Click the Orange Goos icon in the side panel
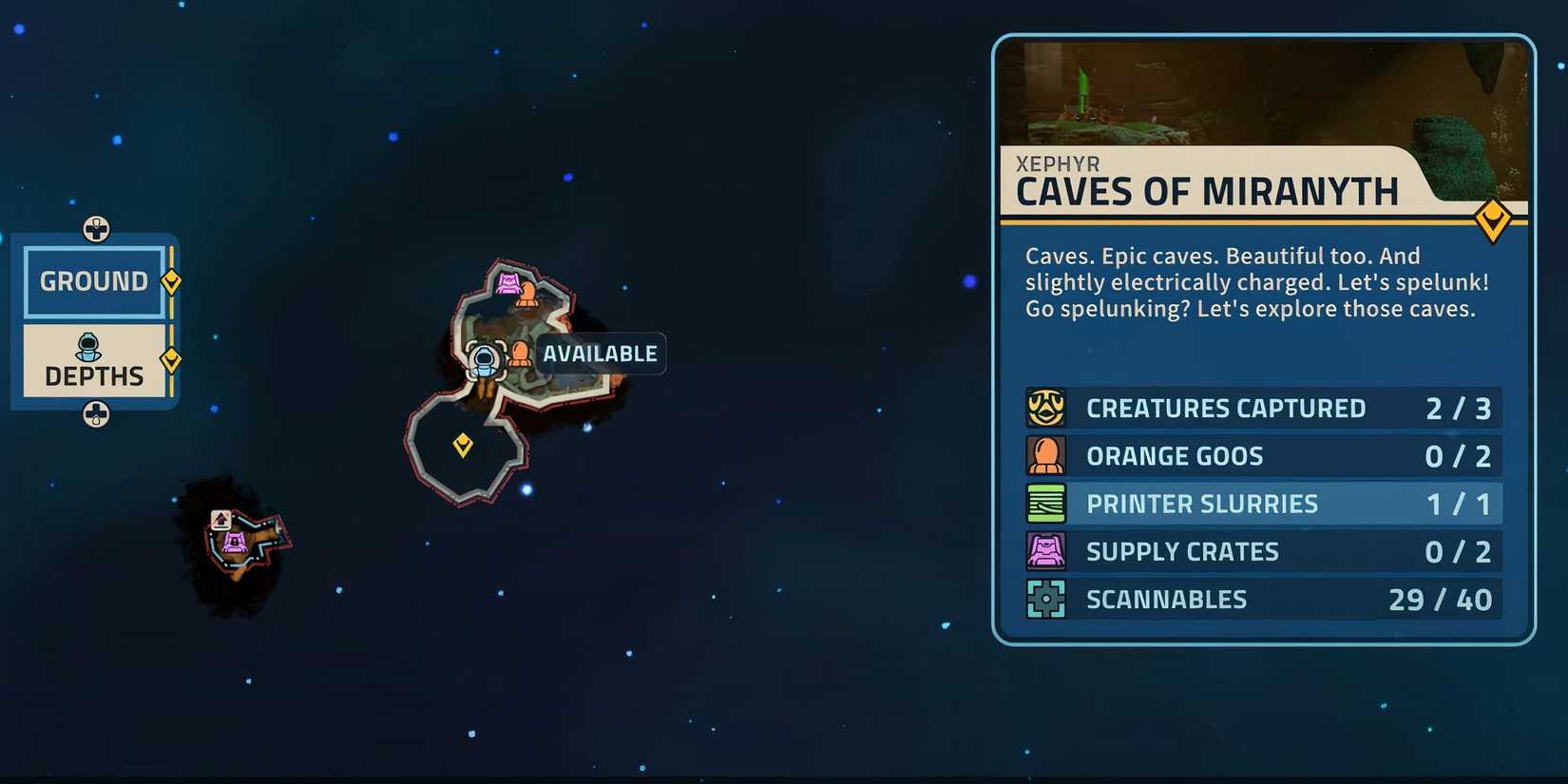The width and height of the screenshot is (1568, 784). click(x=1045, y=455)
